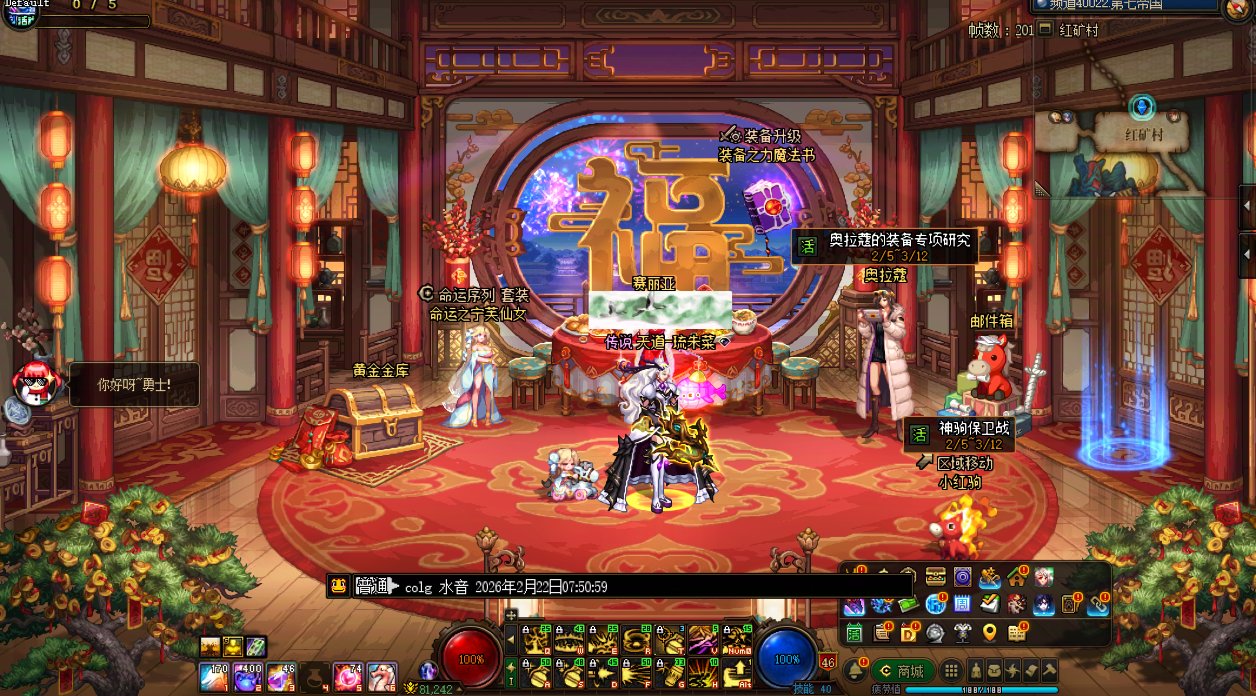Click the house icon with alert badge
1256x696 pixels.
coord(1017,577)
